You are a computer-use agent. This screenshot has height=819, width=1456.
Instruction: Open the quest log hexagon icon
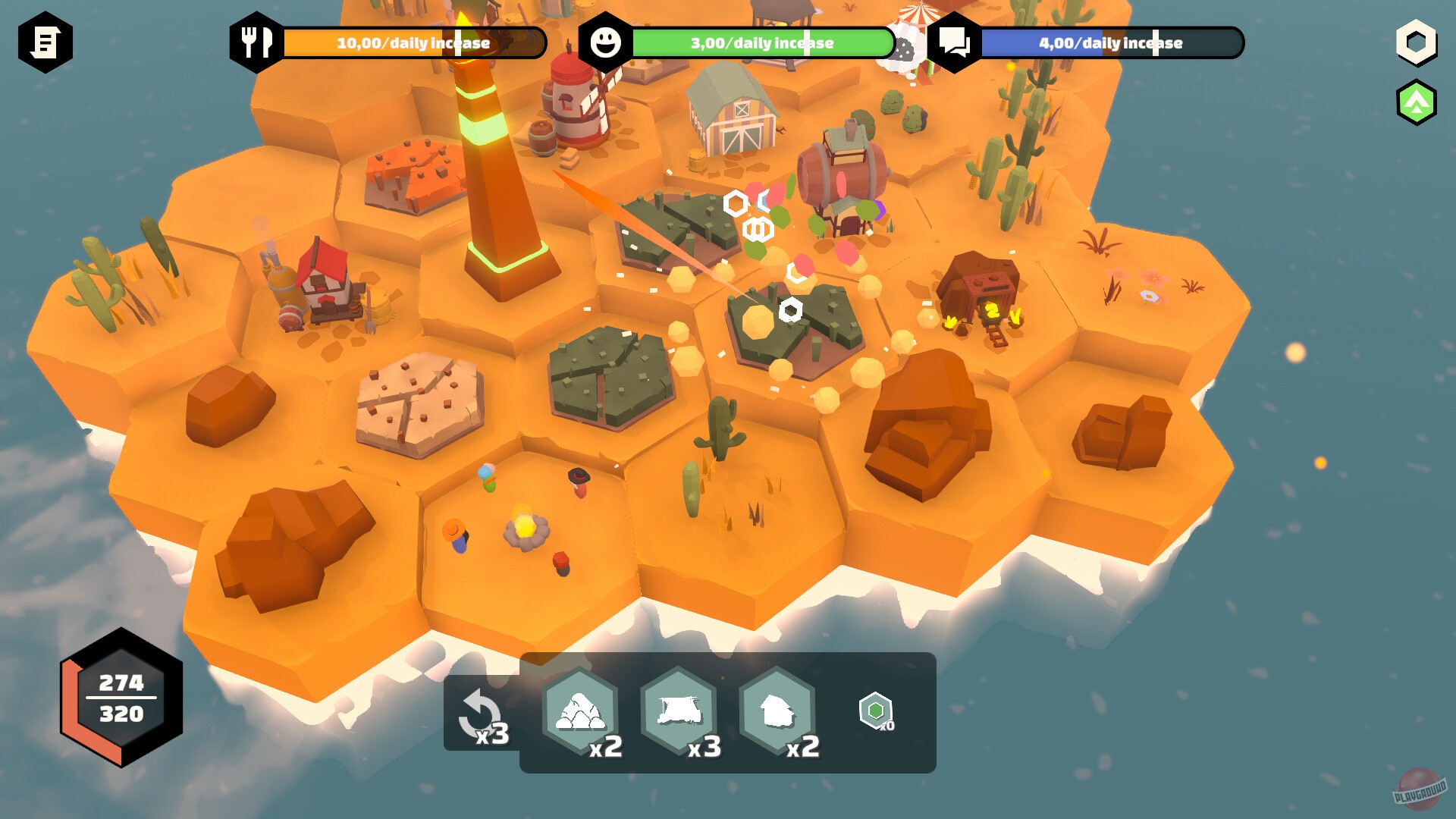(x=47, y=42)
